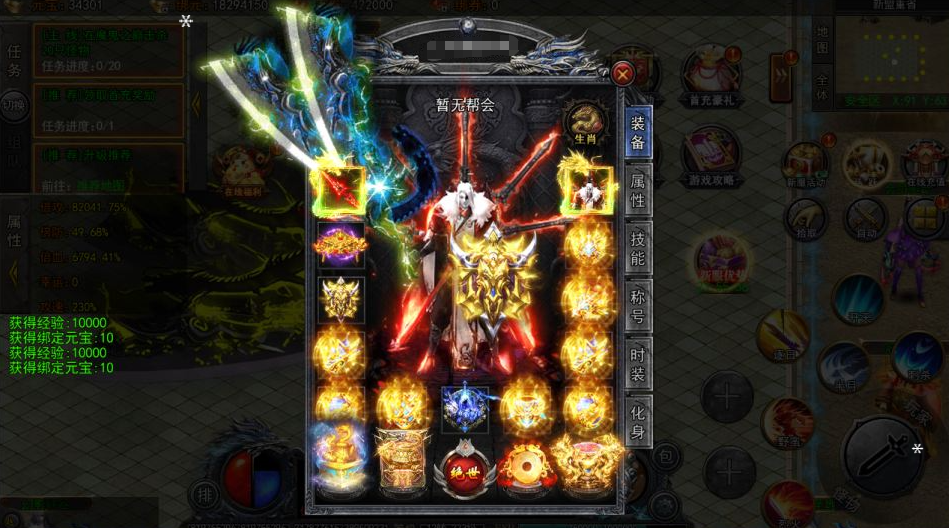Open the 生肖 zodiac dragon icon

pyautogui.click(x=582, y=123)
